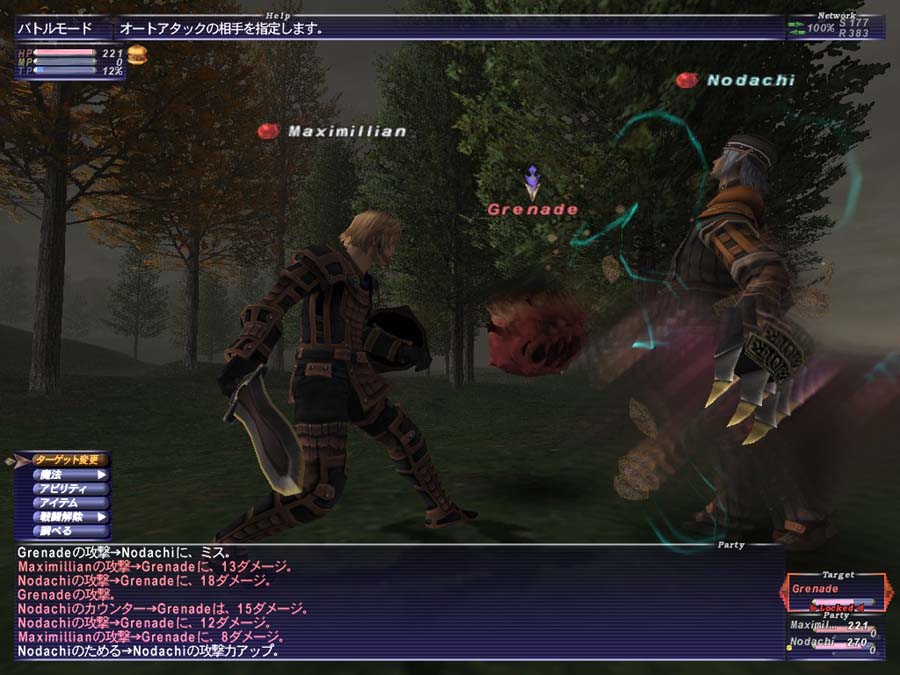Select 戦闘解除 to disengage from battle
Viewport: 900px width, 675px height.
point(68,517)
